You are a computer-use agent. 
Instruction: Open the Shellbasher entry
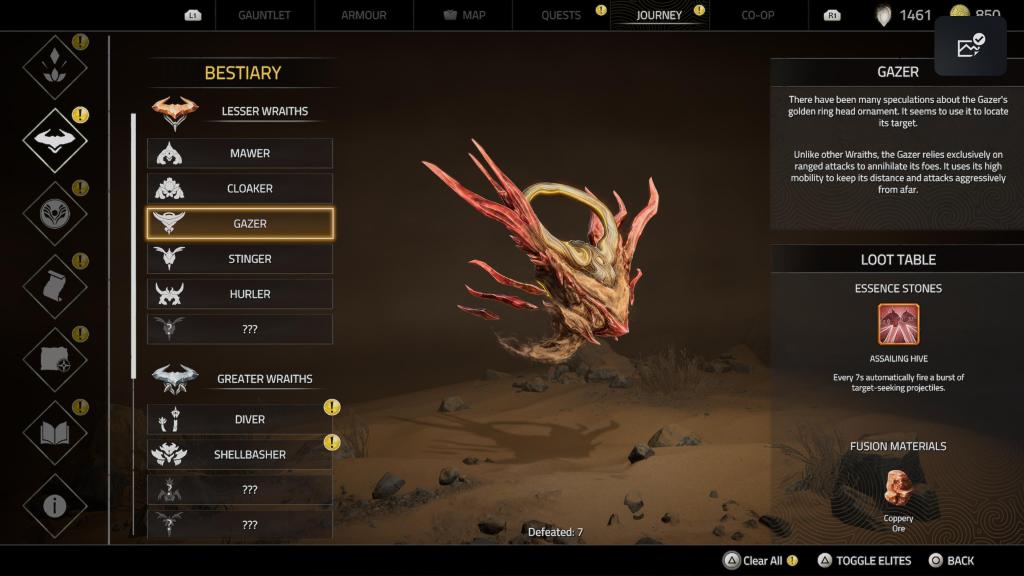coord(240,455)
